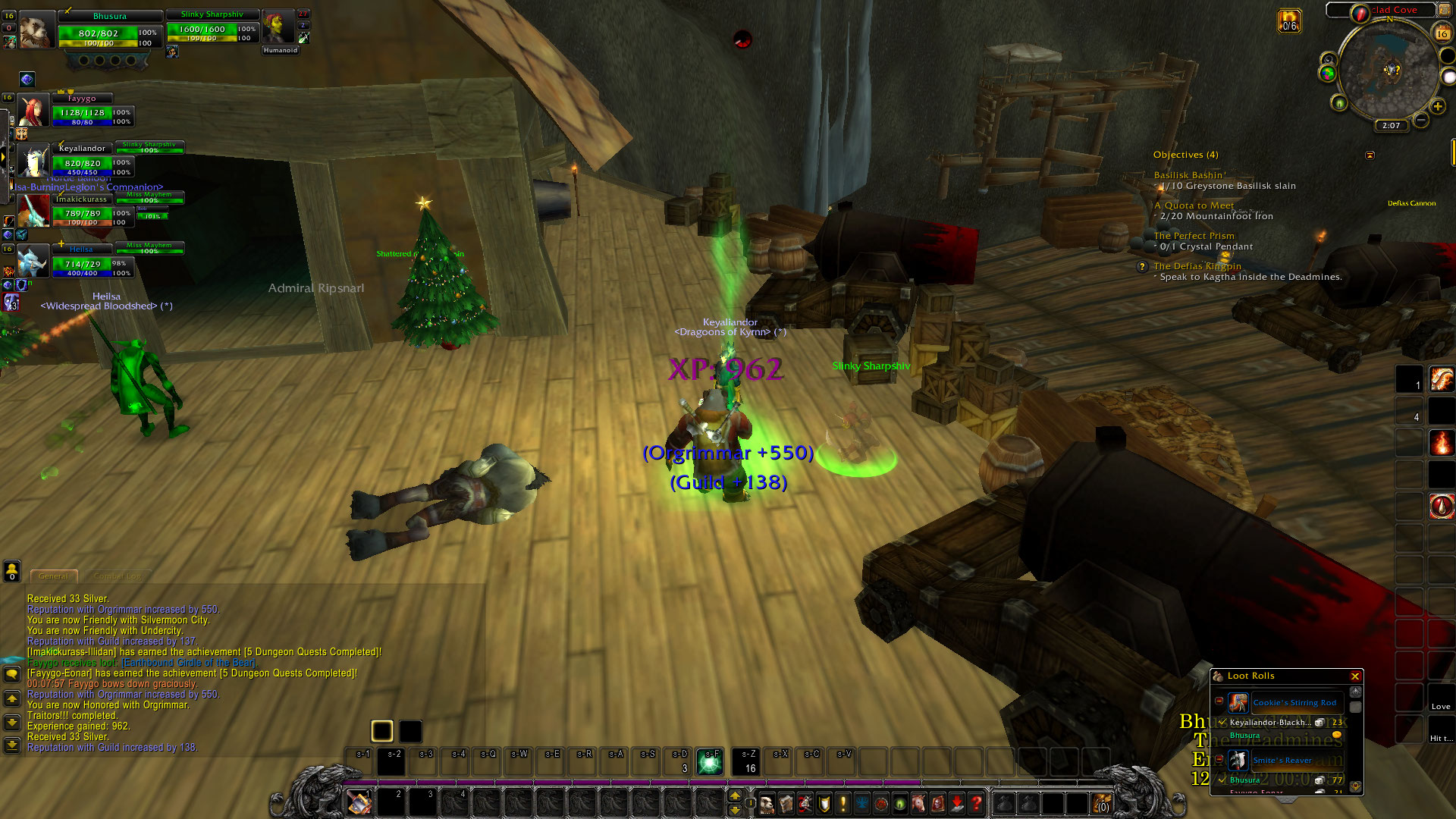Viewport: 1456px width, 819px height.
Task: Select the Smite's Reaver loot entry
Action: click(1282, 760)
